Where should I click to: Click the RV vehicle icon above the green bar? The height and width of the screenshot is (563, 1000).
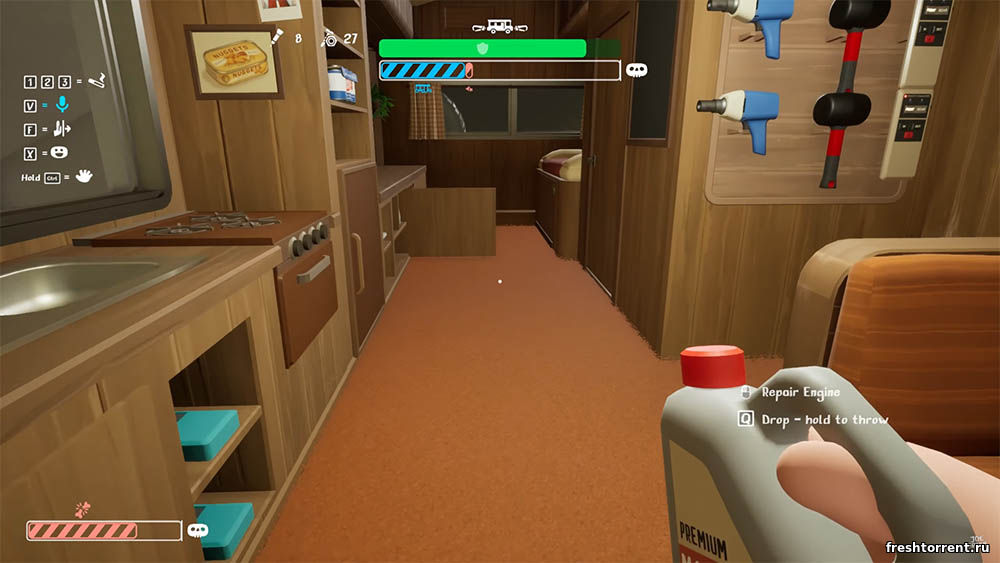(x=499, y=29)
